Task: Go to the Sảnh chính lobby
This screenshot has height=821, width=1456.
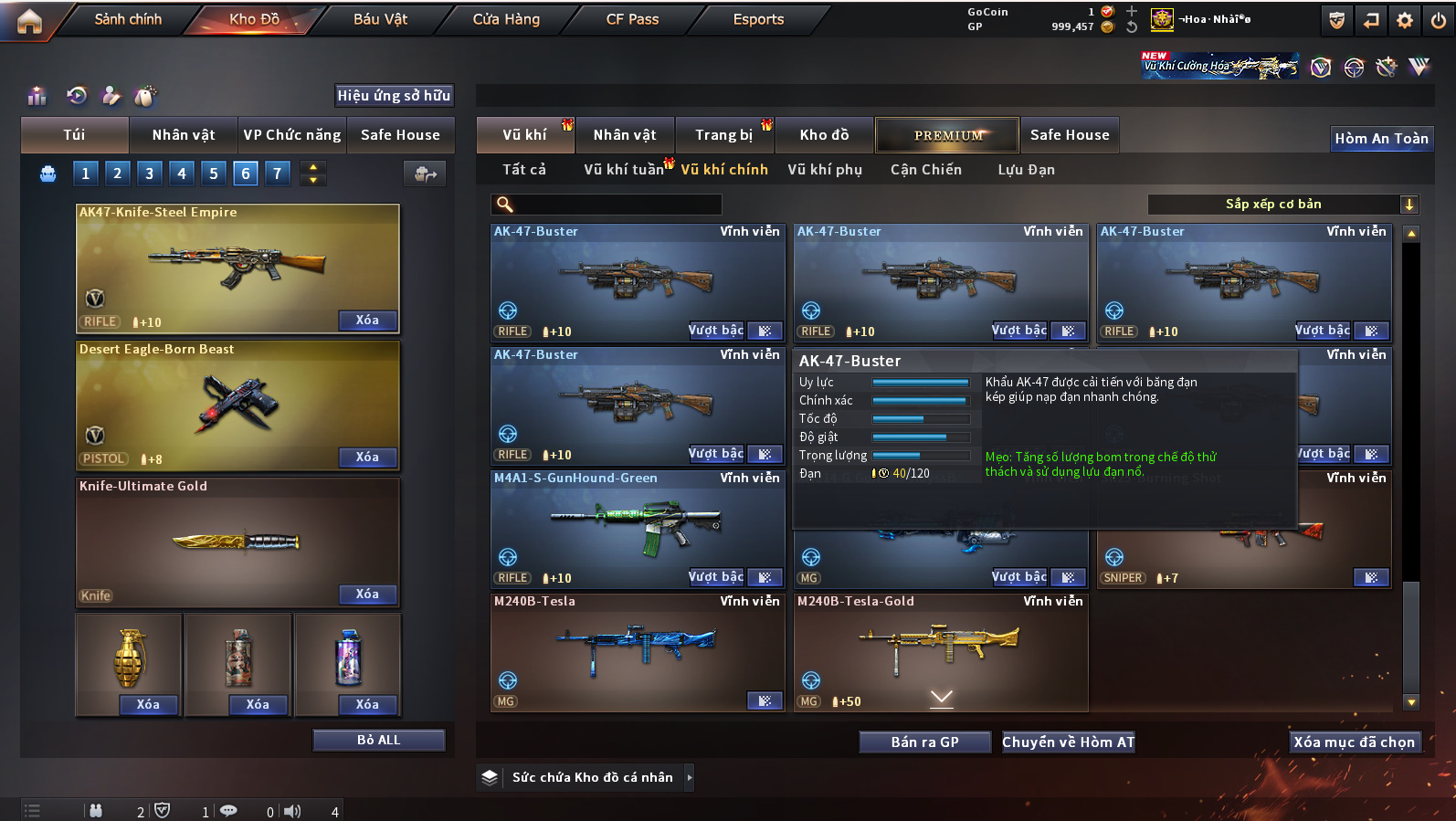Action: [x=128, y=19]
